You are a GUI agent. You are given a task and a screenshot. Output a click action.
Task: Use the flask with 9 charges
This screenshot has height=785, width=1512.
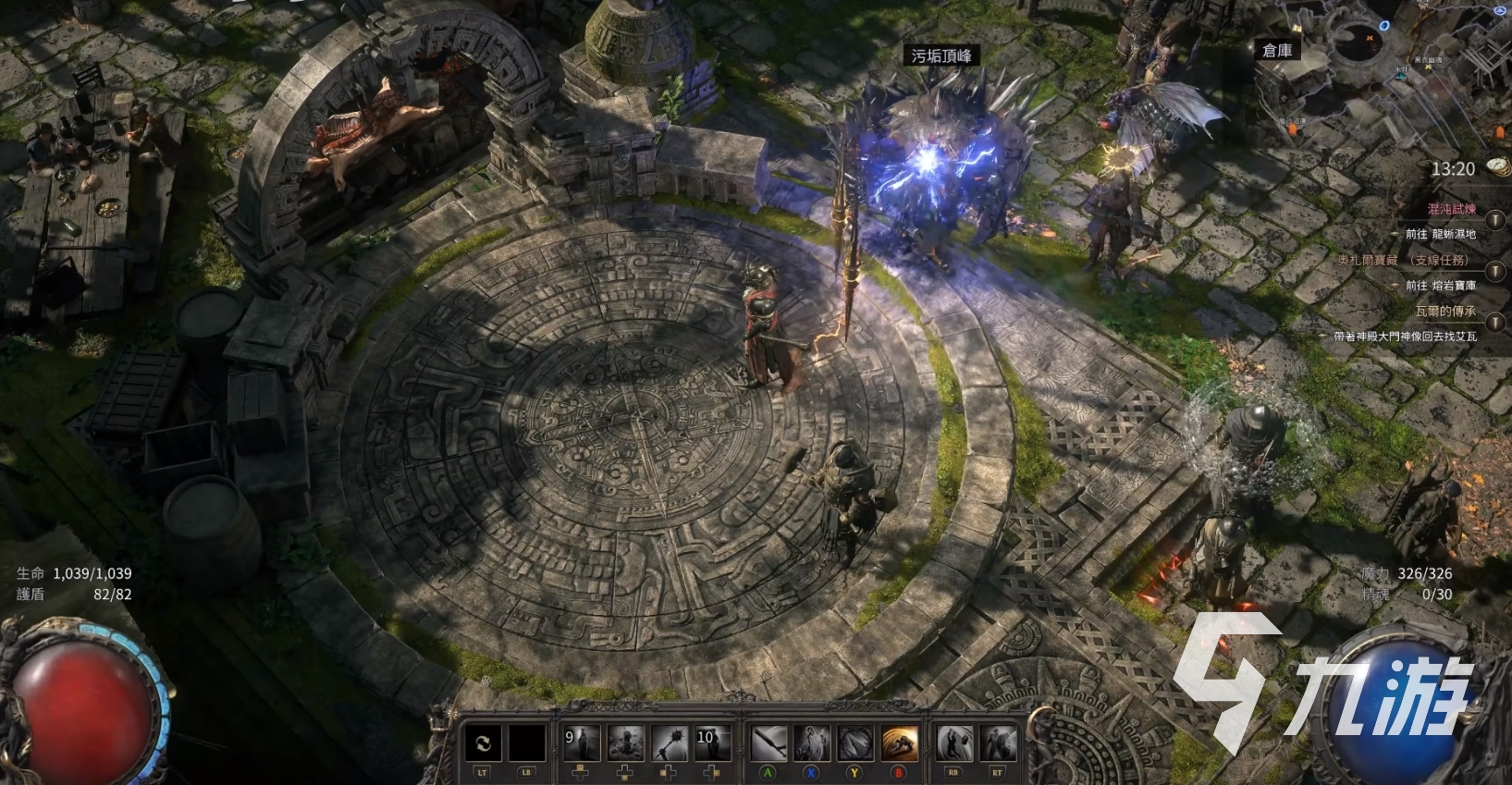point(582,743)
